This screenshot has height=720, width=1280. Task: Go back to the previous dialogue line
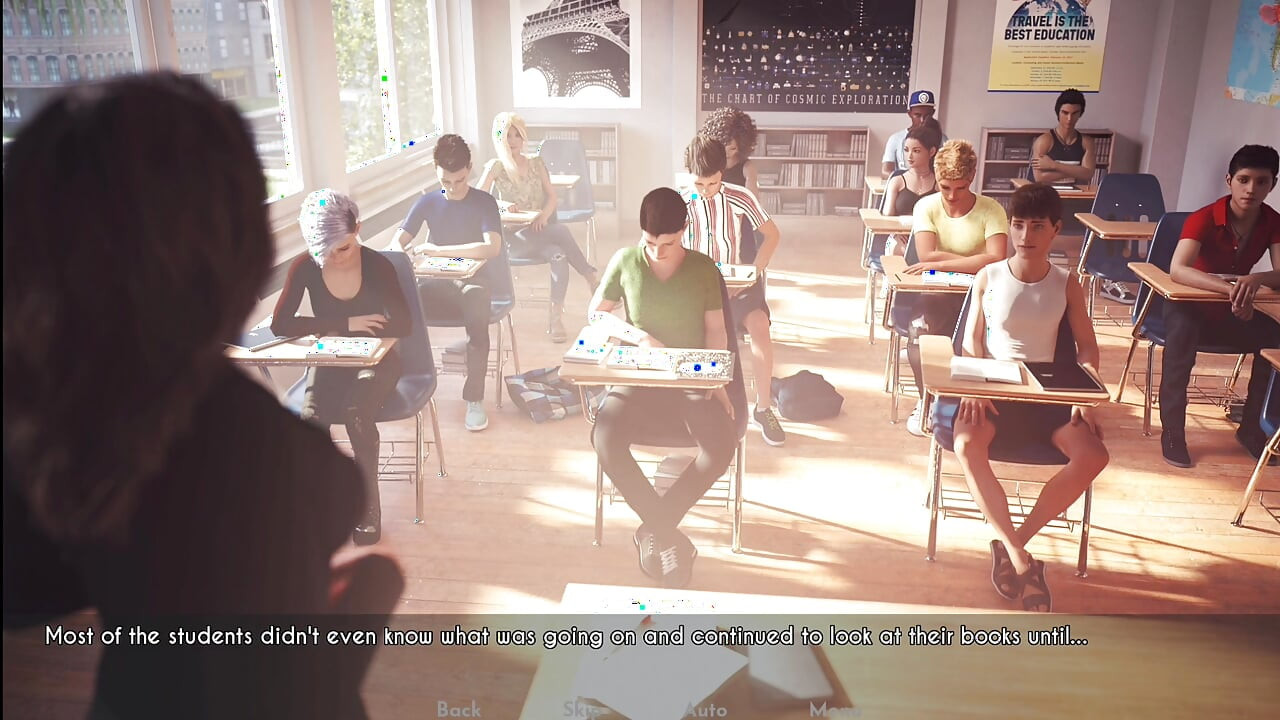(x=459, y=709)
